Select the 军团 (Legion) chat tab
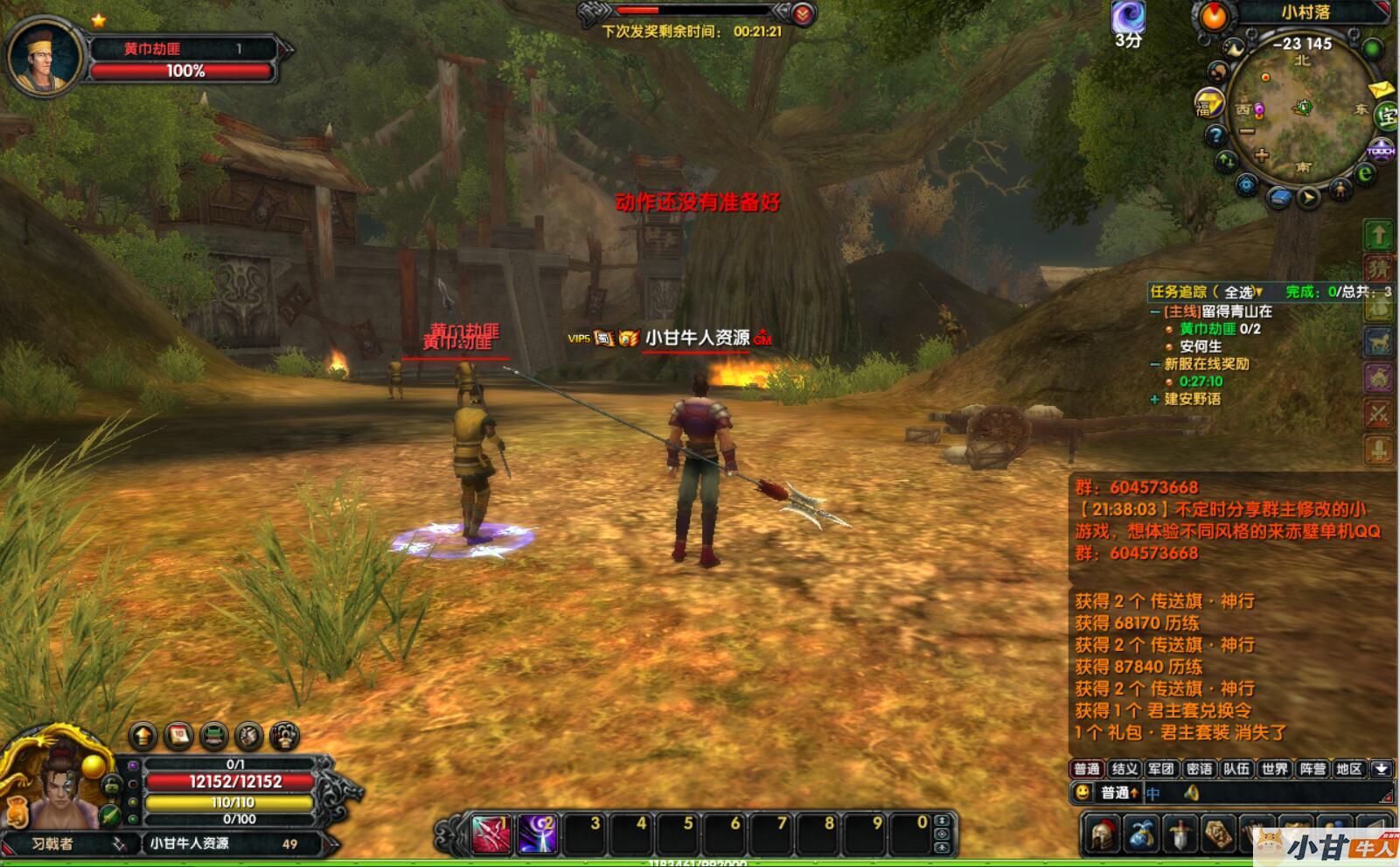The width and height of the screenshot is (1400, 867). click(1161, 769)
